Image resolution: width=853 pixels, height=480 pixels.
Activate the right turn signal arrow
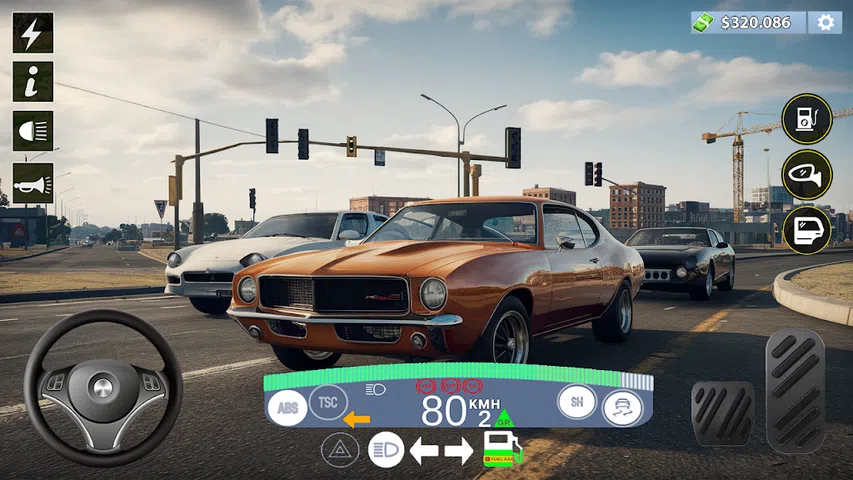tap(459, 450)
